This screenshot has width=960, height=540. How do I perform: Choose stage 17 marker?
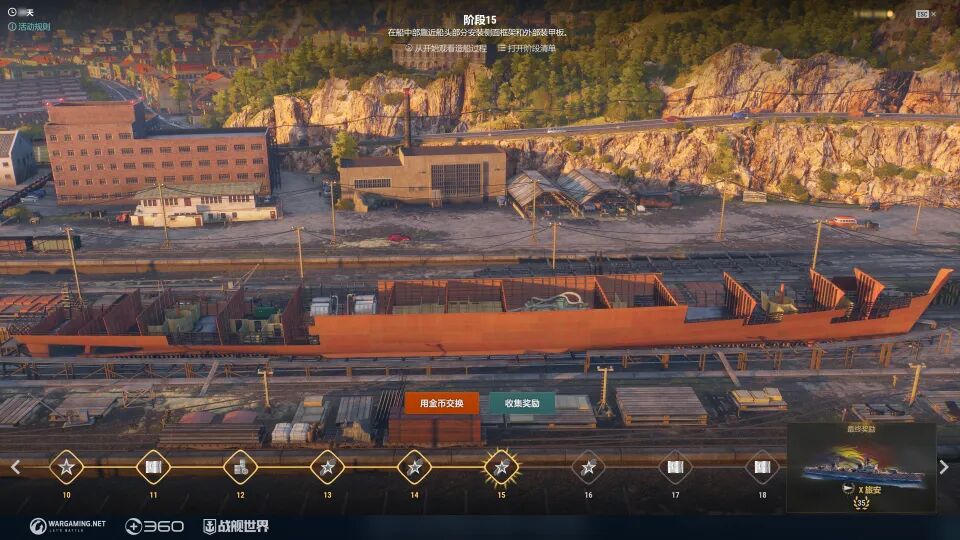click(675, 466)
